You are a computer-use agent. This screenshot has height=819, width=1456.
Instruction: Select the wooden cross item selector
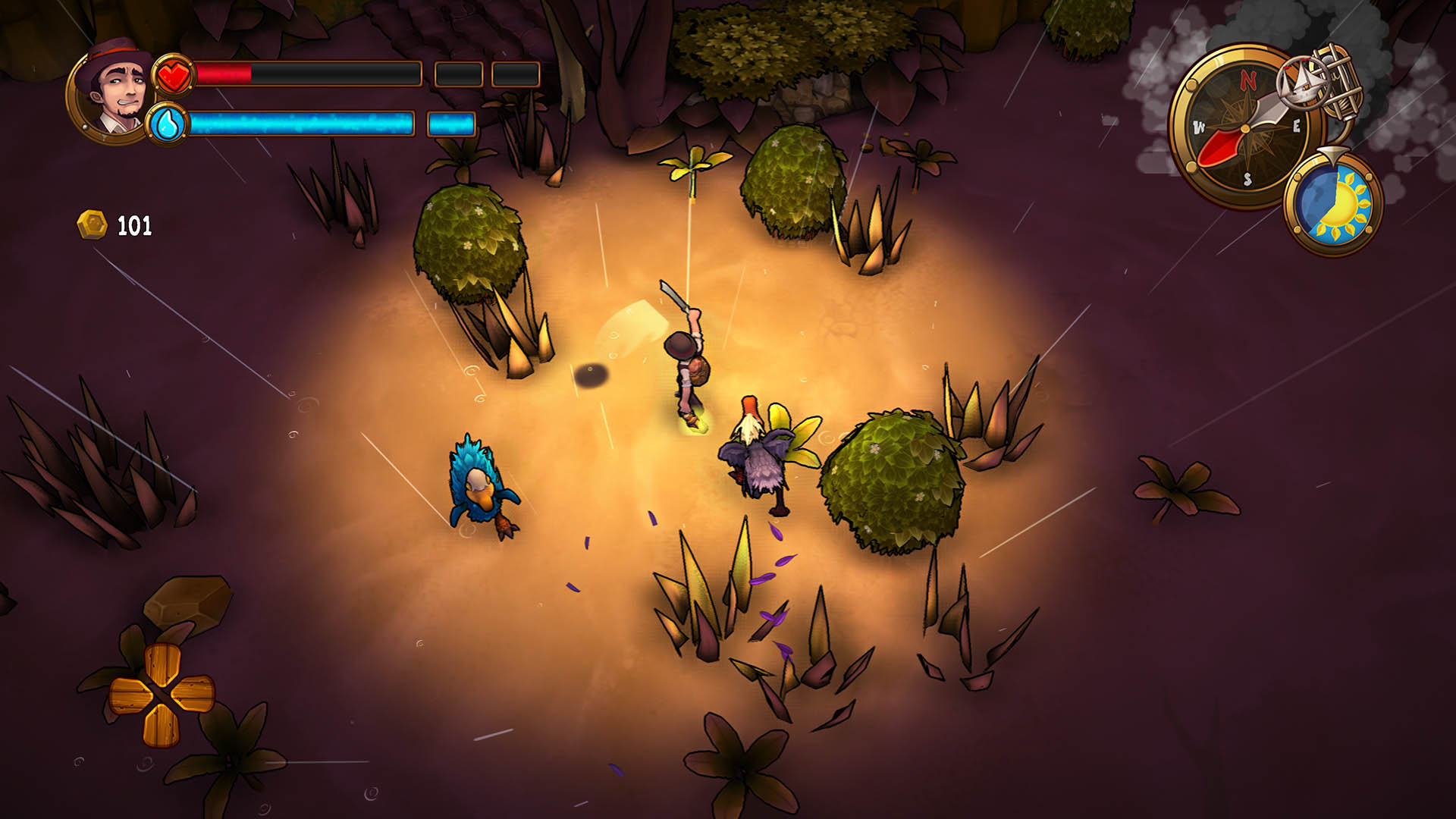click(x=161, y=693)
